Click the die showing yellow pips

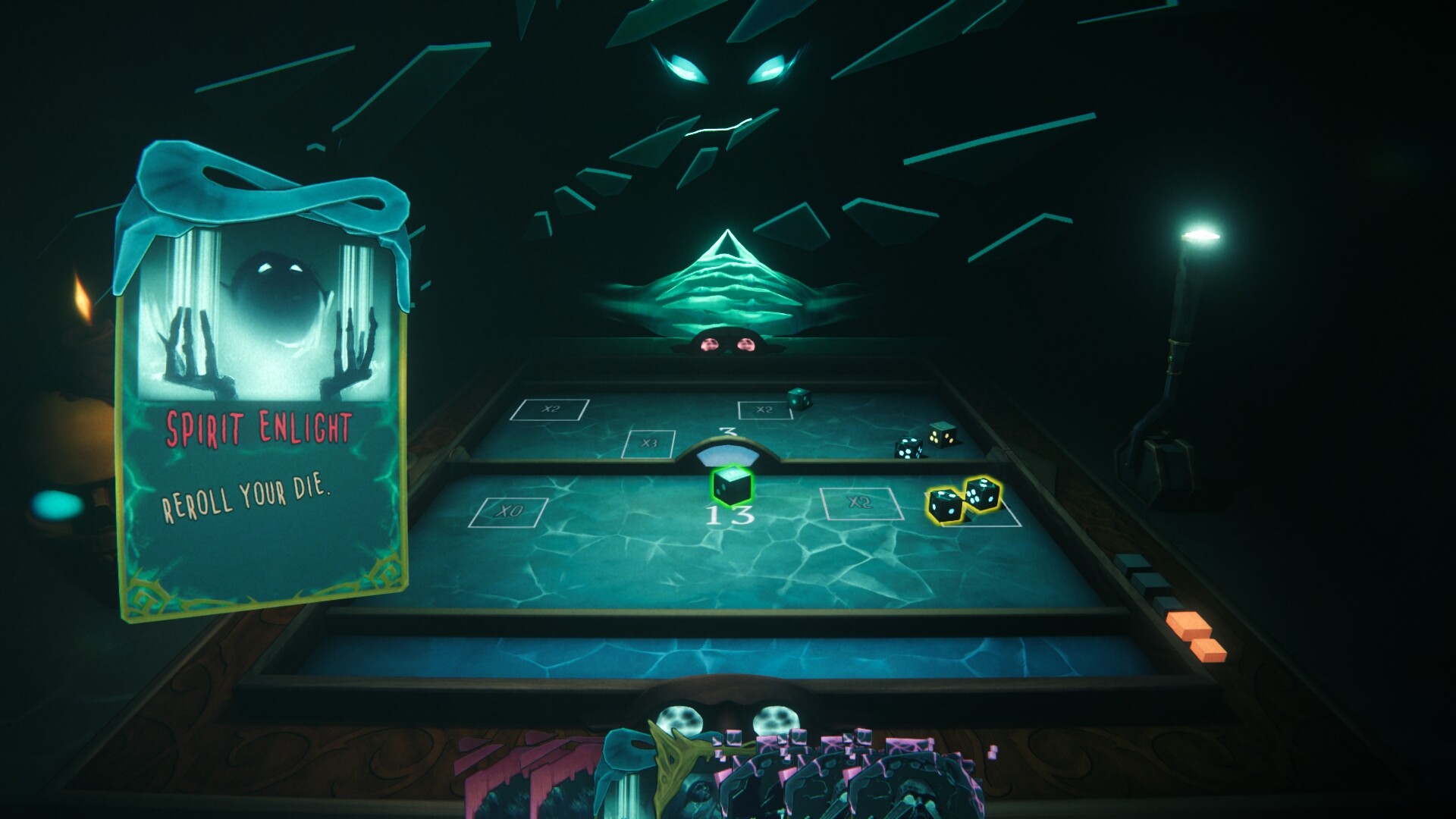[943, 438]
